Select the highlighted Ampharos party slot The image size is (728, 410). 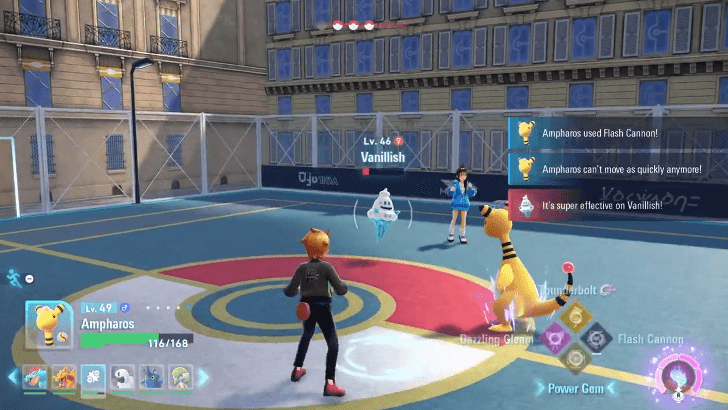(93, 377)
